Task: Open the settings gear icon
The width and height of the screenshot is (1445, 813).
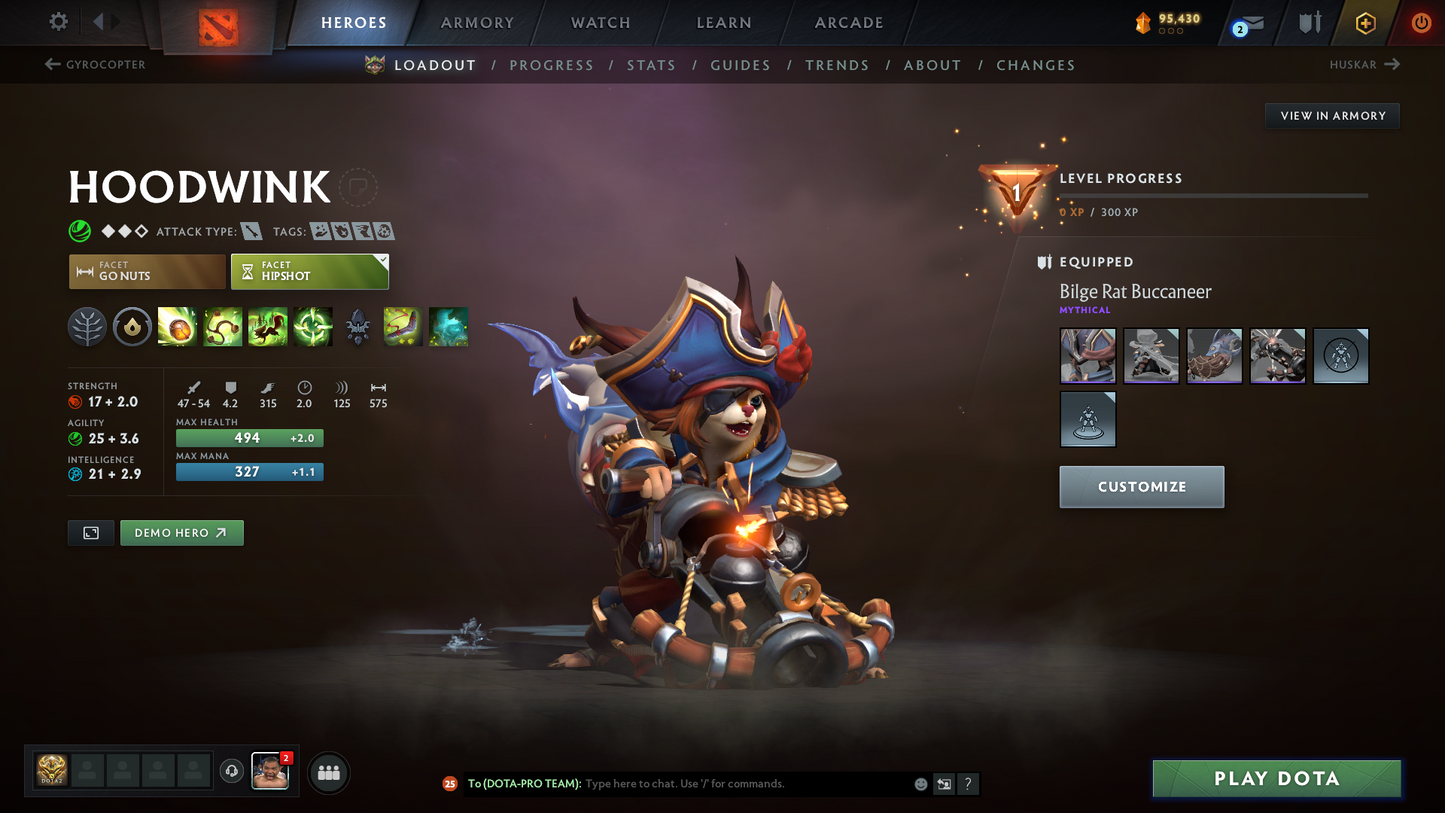Action: coord(57,21)
